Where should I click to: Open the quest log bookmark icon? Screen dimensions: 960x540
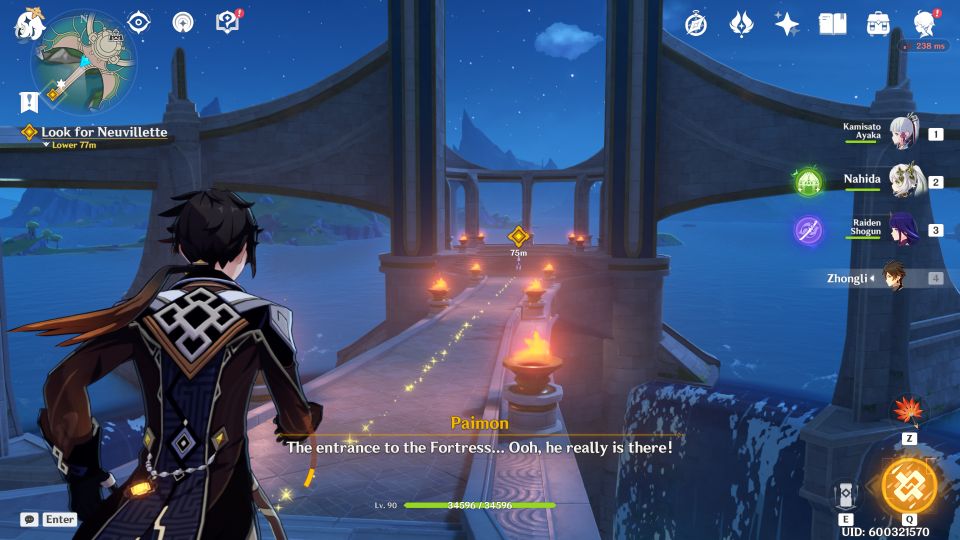pos(27,102)
